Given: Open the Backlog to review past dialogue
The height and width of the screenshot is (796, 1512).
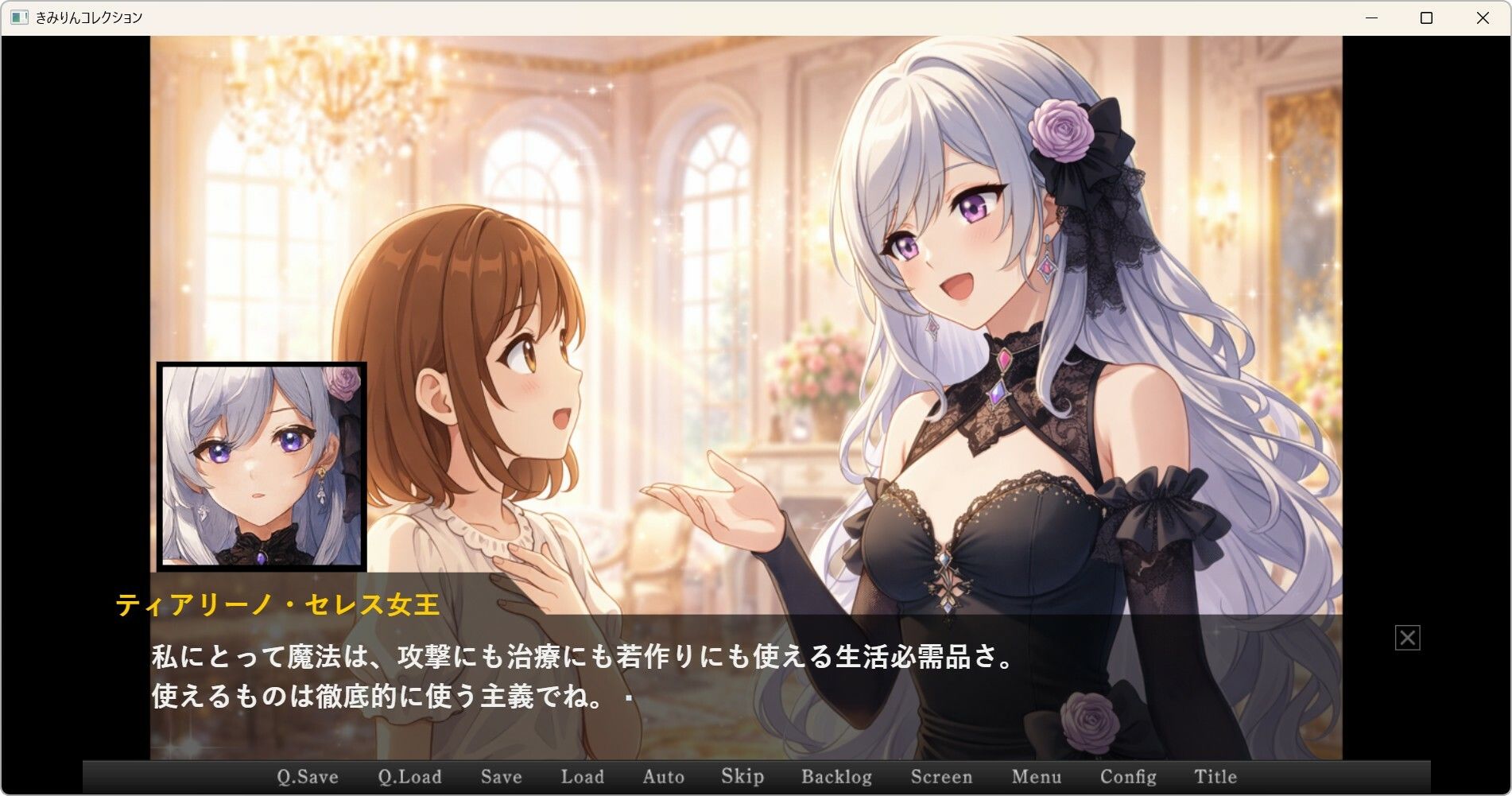Looking at the screenshot, I should tap(836, 776).
